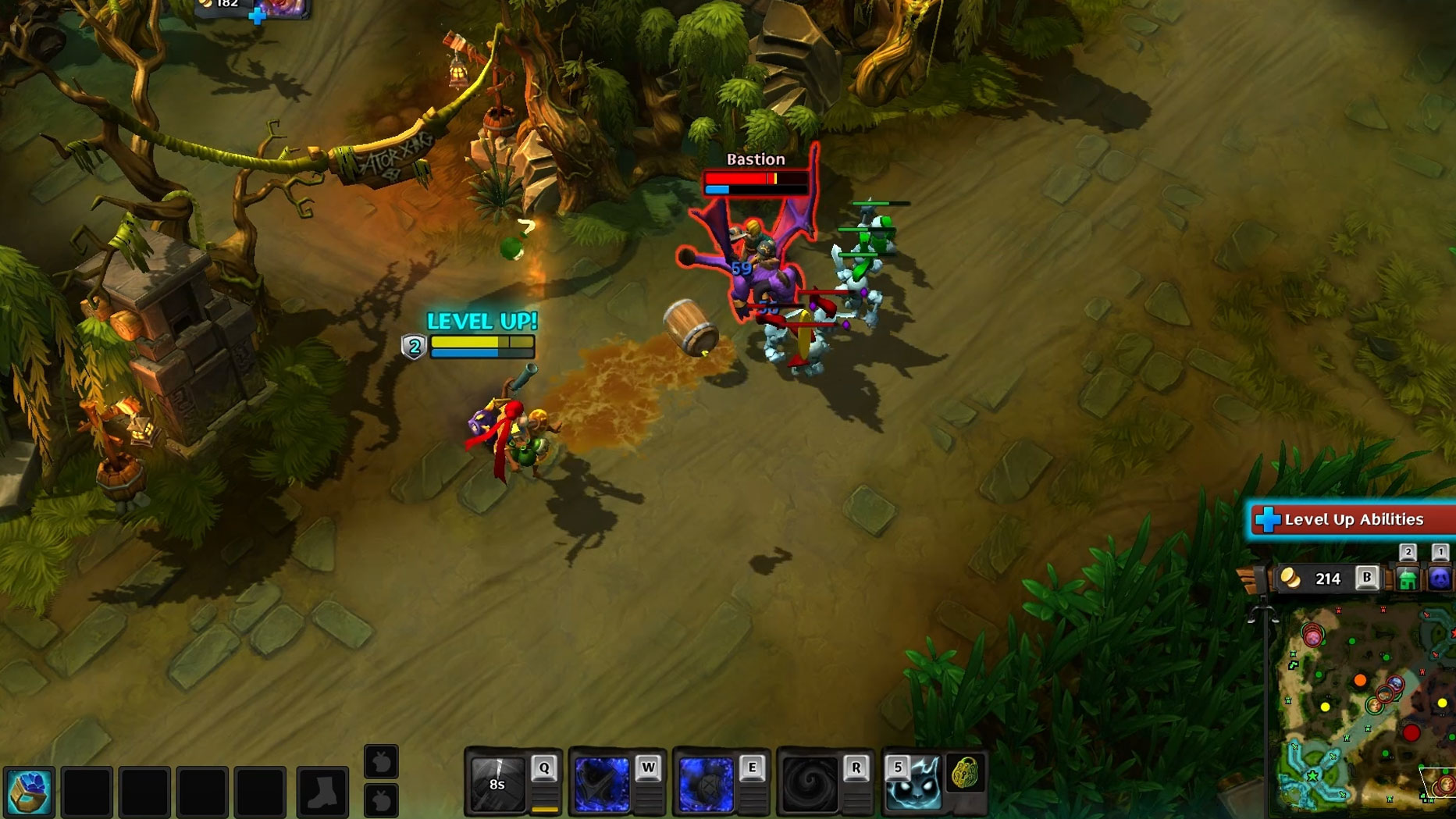Click the golden padlock icon
Viewport: 1456px width, 819px height.
pyautogui.click(x=965, y=774)
